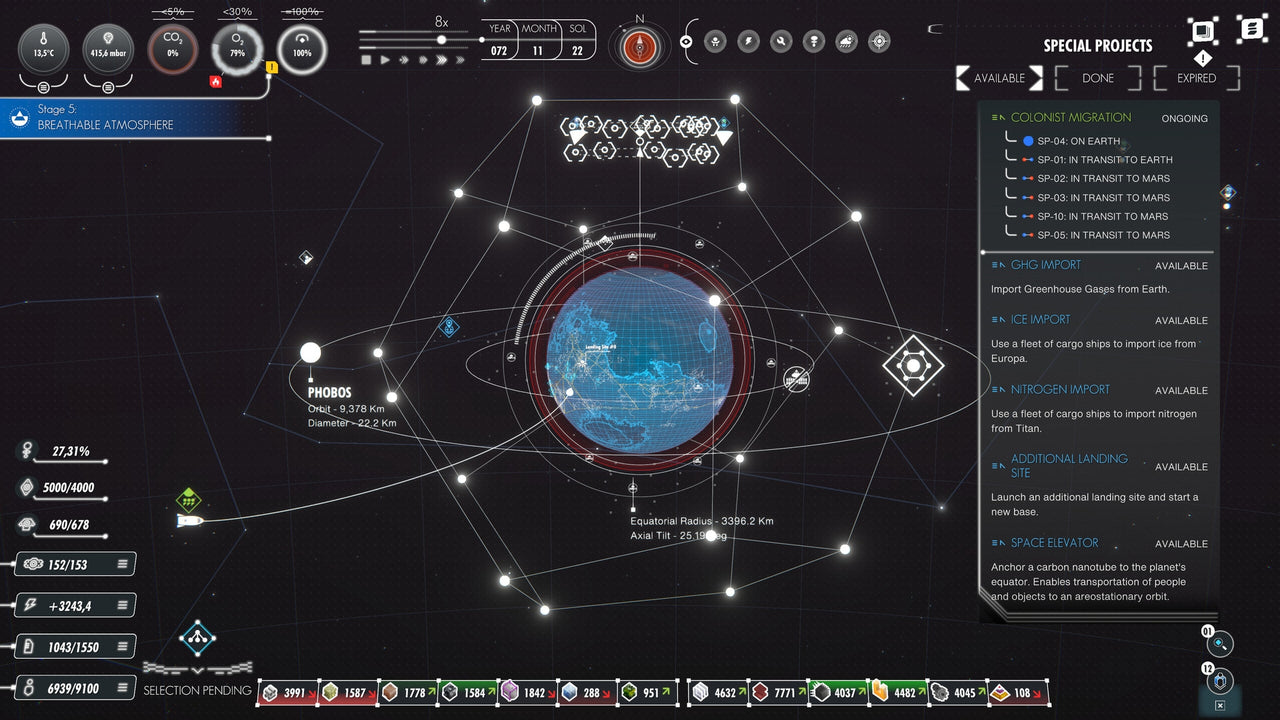1280x720 pixels.
Task: Click the targeting reticle icon at the overlay row's end
Action: click(x=878, y=41)
